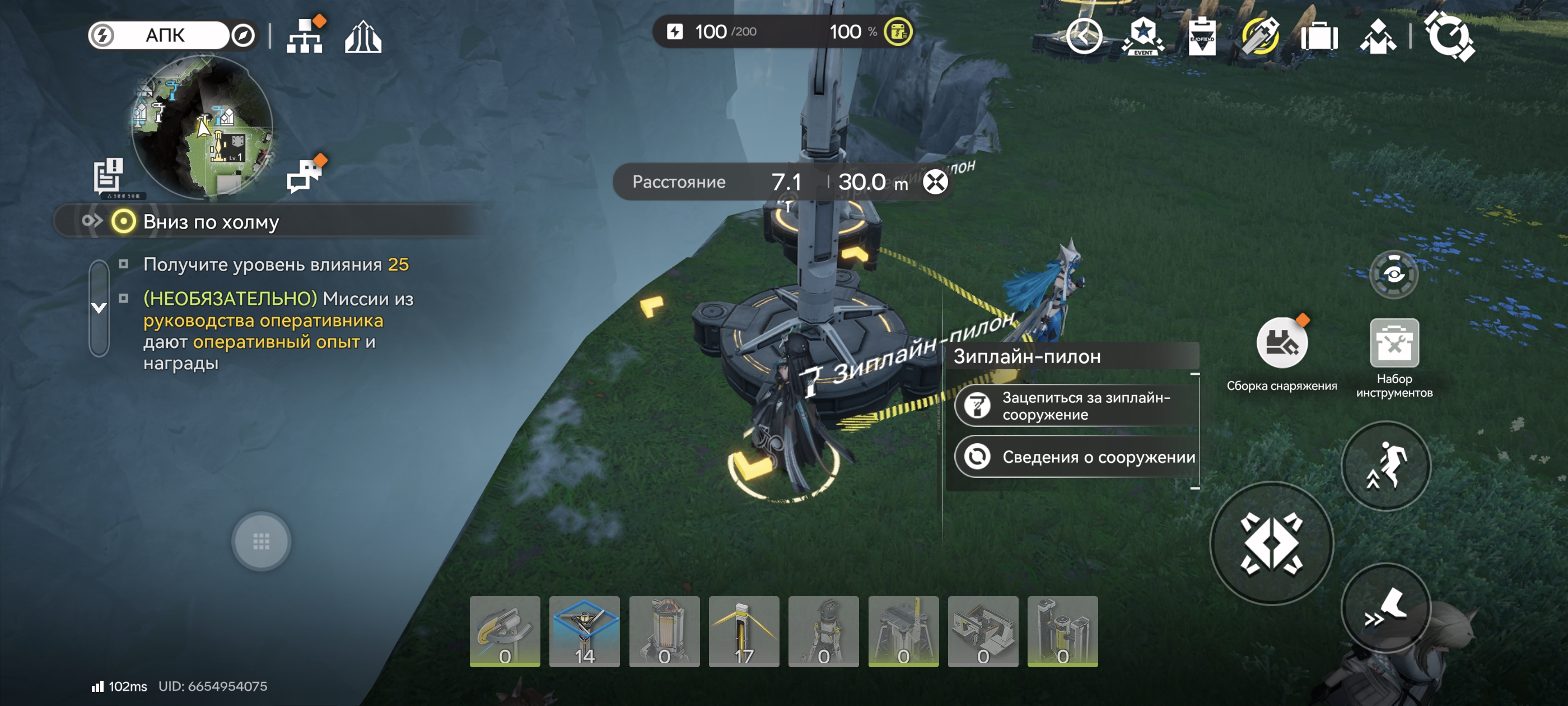The image size is (1568, 706).
Task: Open the mission list clipboard icon
Action: point(108,175)
